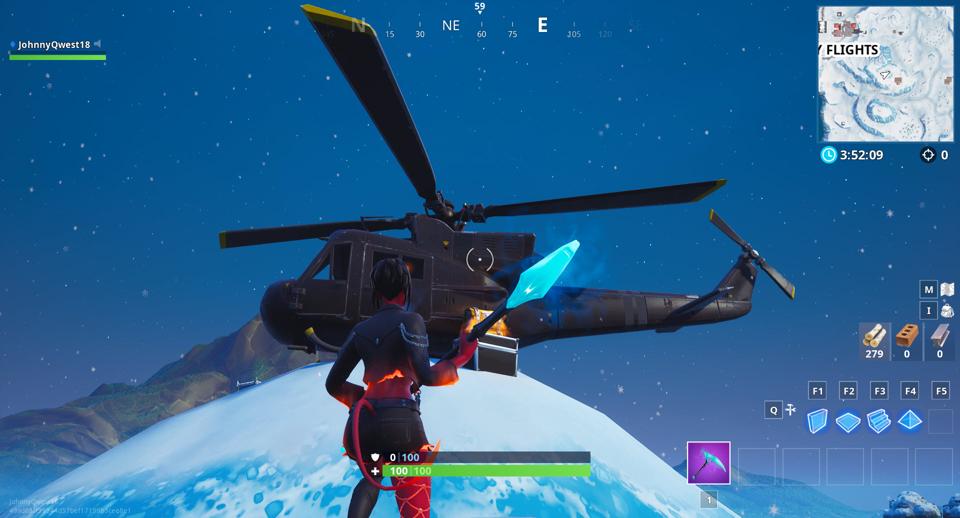Select wood as building material
The width and height of the screenshot is (960, 518).
[875, 337]
